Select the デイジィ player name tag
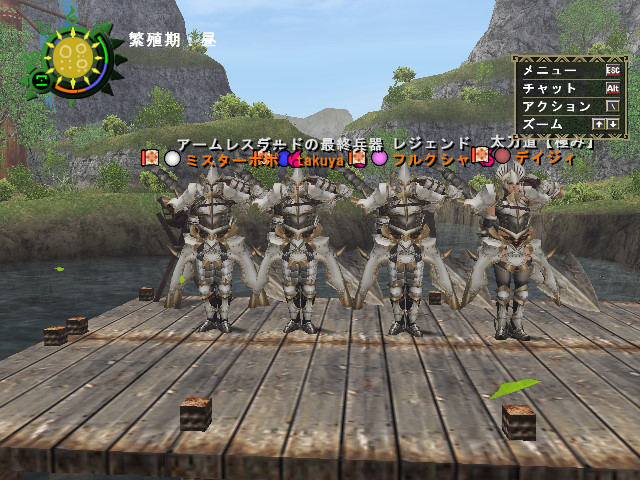This screenshot has width=640, height=480. (540, 157)
